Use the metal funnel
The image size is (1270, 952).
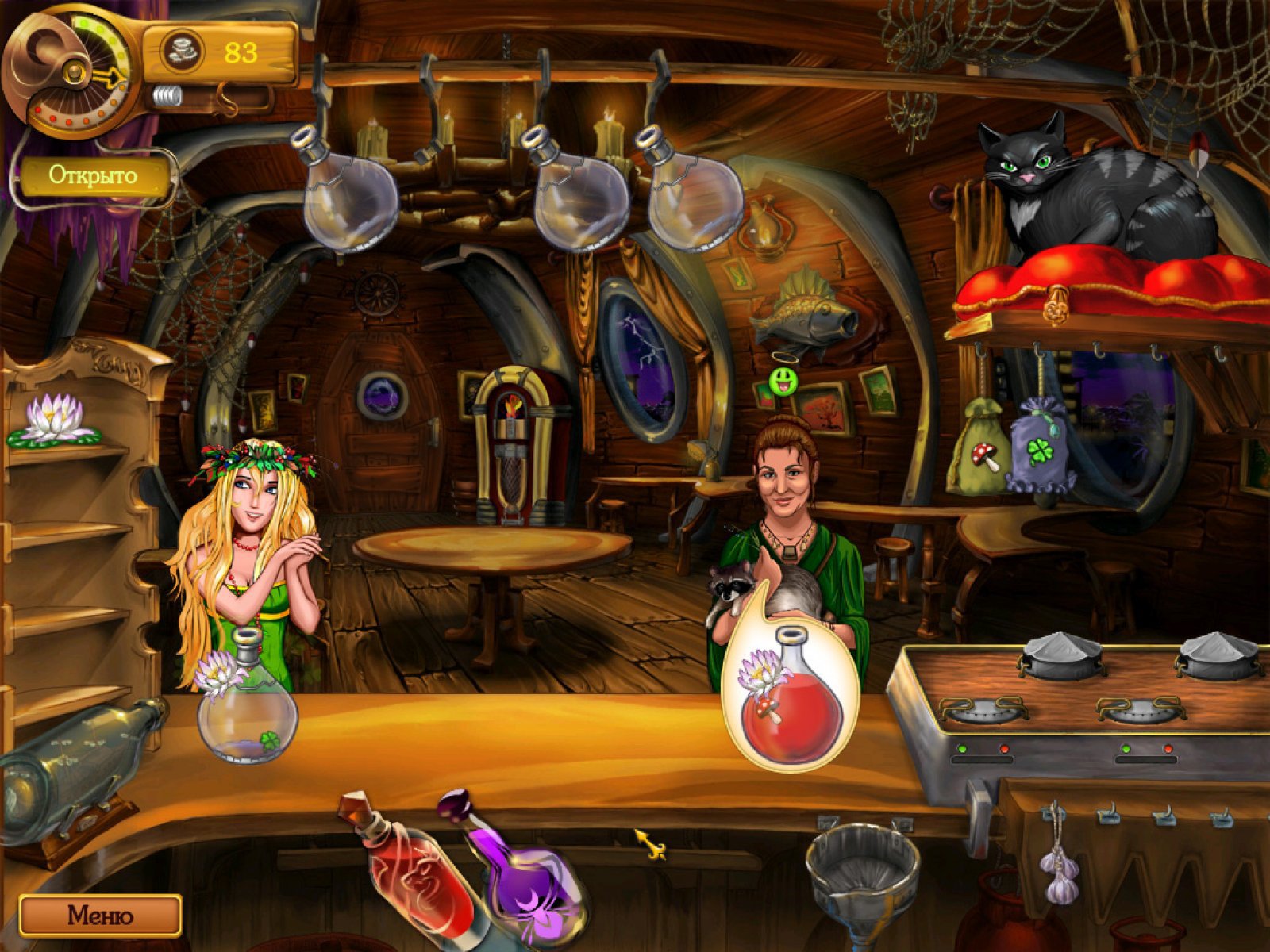(862, 873)
